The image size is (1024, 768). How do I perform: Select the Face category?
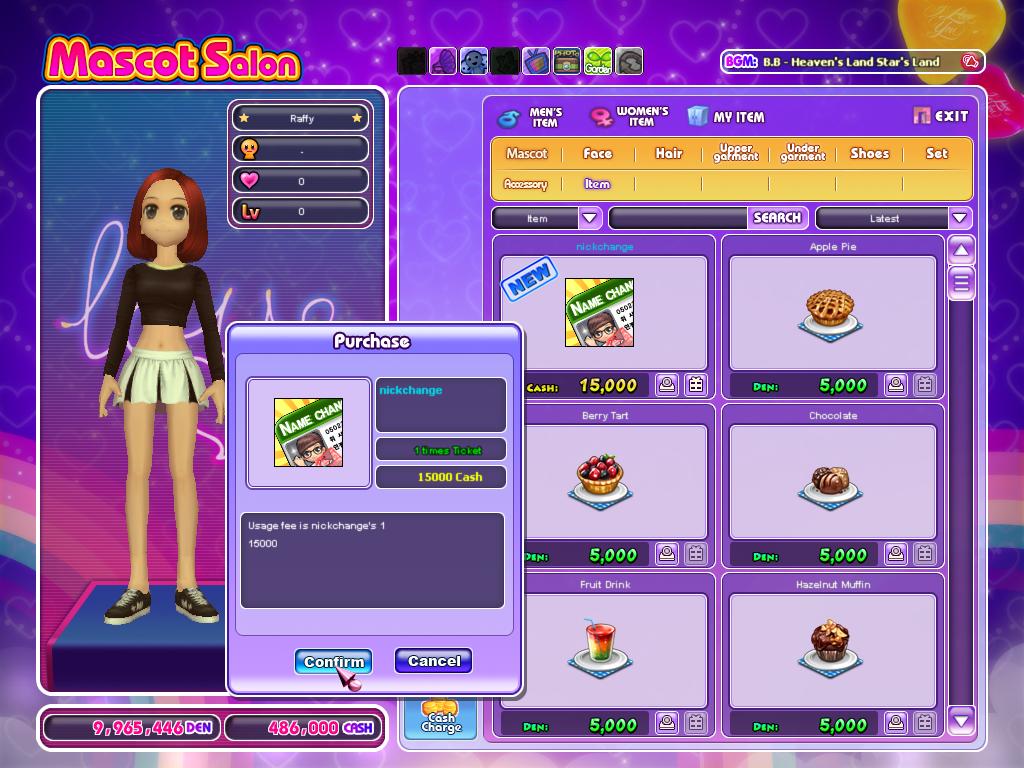(597, 153)
